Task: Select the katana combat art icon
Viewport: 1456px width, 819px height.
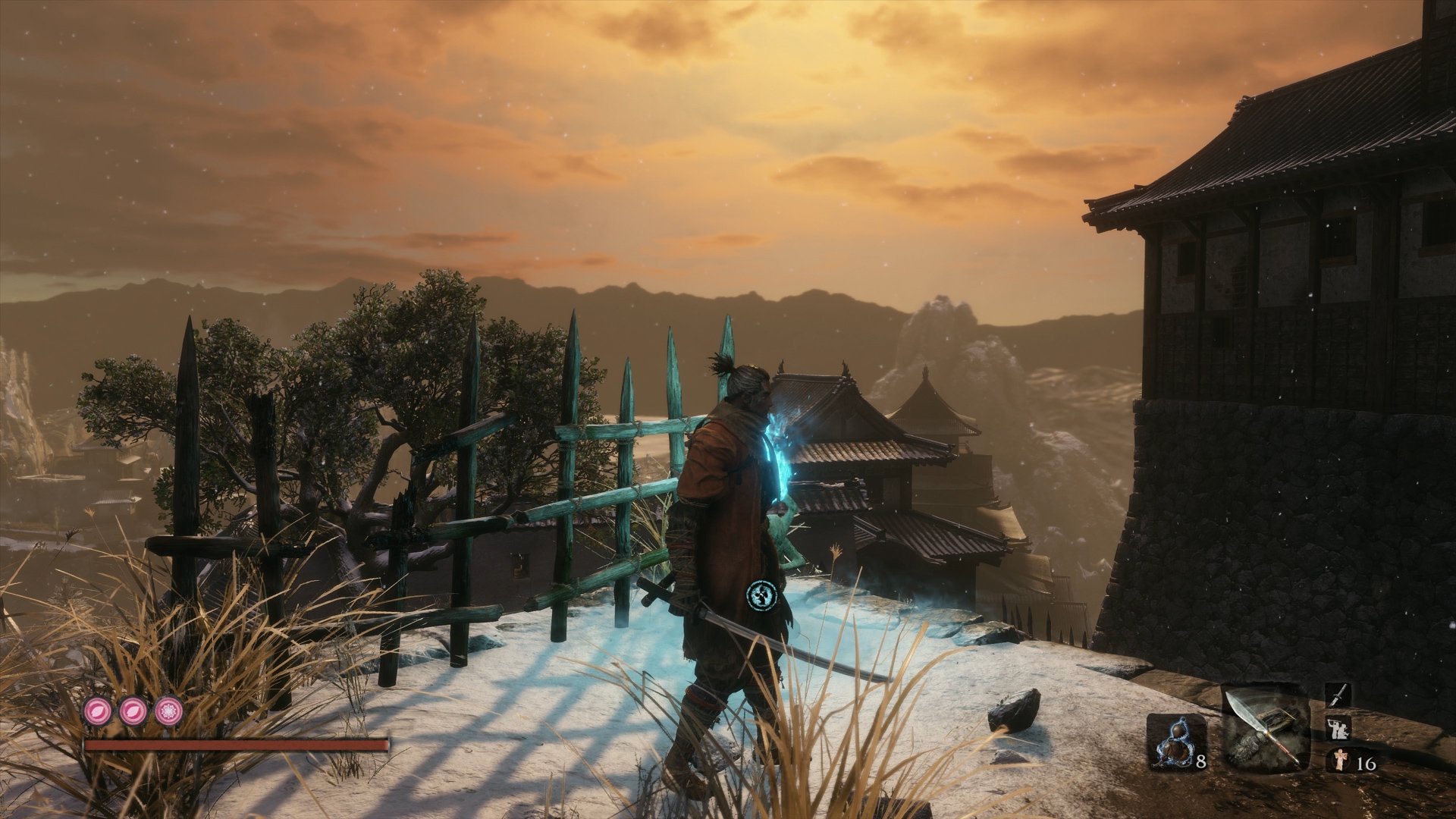Action: tap(1337, 695)
